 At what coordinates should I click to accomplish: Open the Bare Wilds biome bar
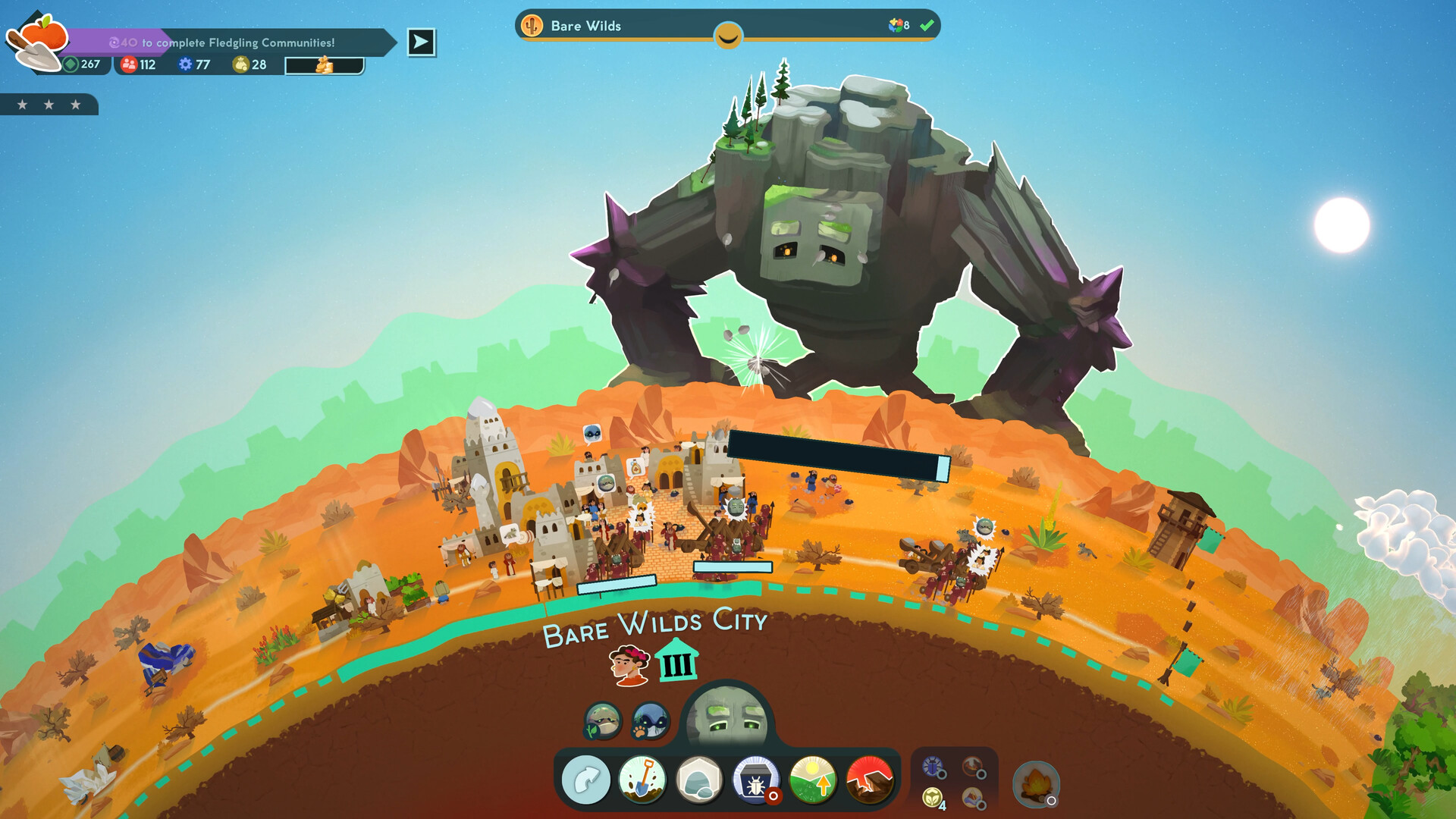(x=726, y=26)
